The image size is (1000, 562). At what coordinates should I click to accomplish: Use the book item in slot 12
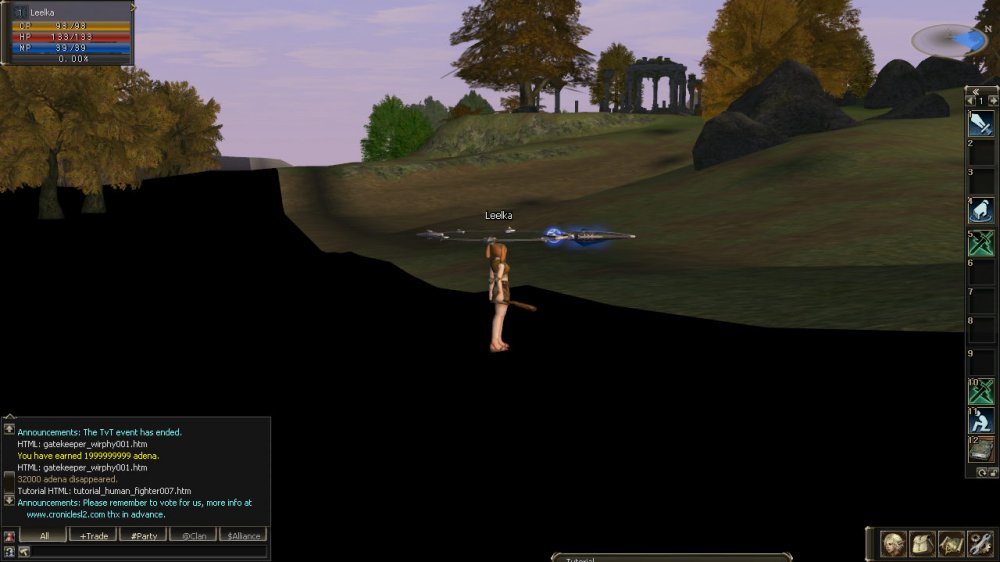[x=981, y=449]
